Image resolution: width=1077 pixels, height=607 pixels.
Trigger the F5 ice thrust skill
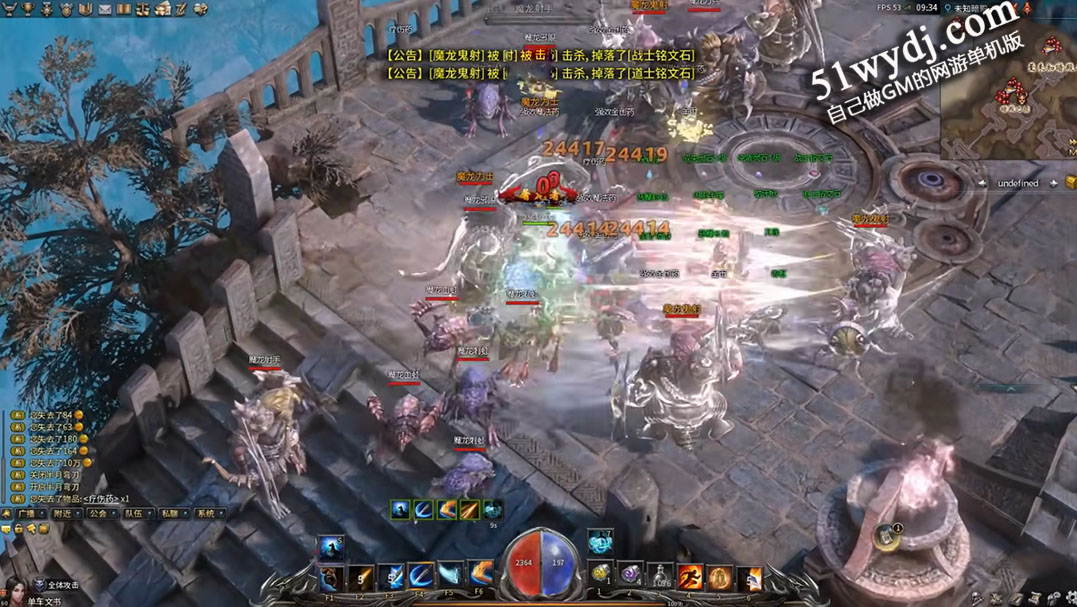click(452, 577)
